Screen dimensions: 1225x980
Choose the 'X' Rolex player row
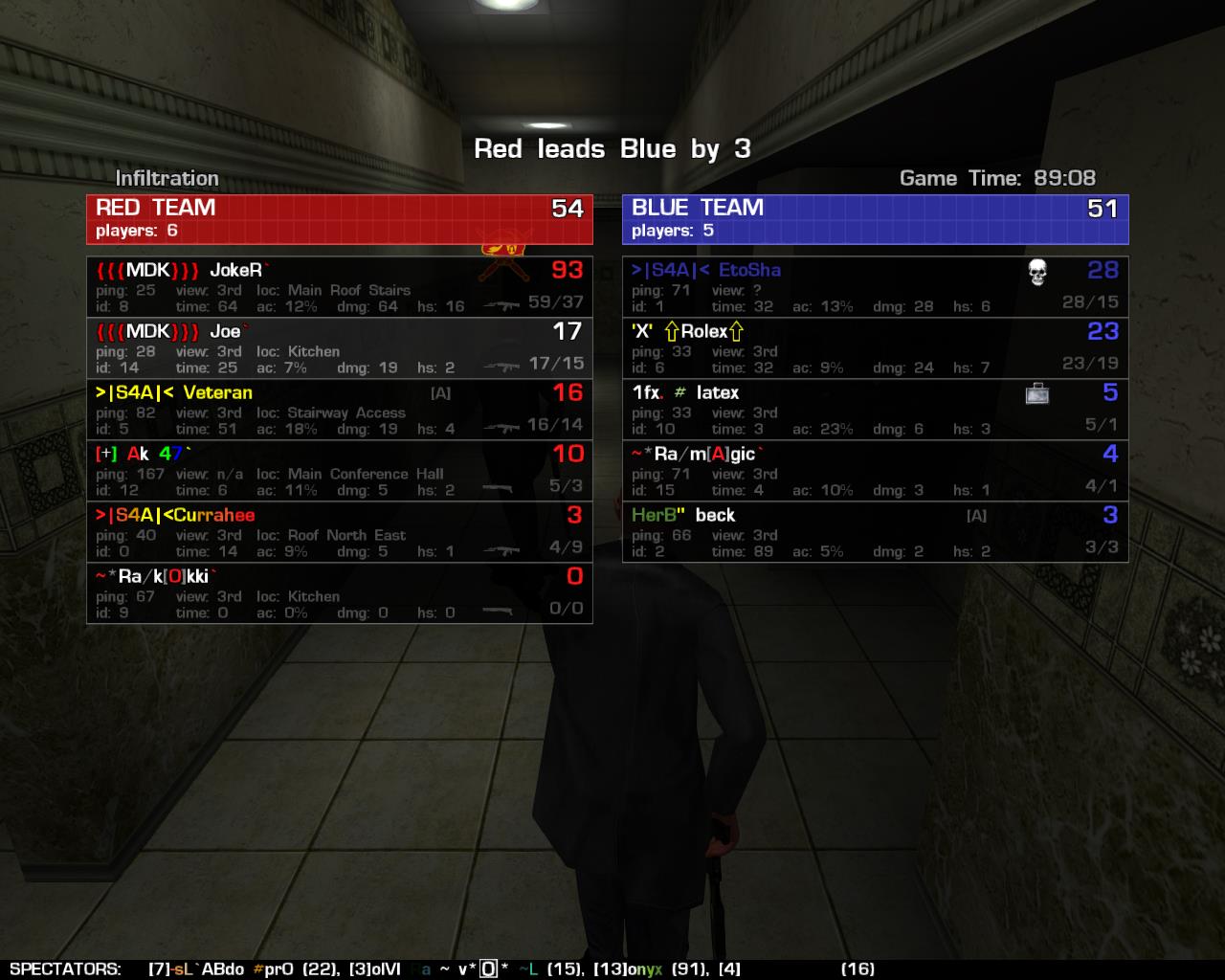coord(875,348)
